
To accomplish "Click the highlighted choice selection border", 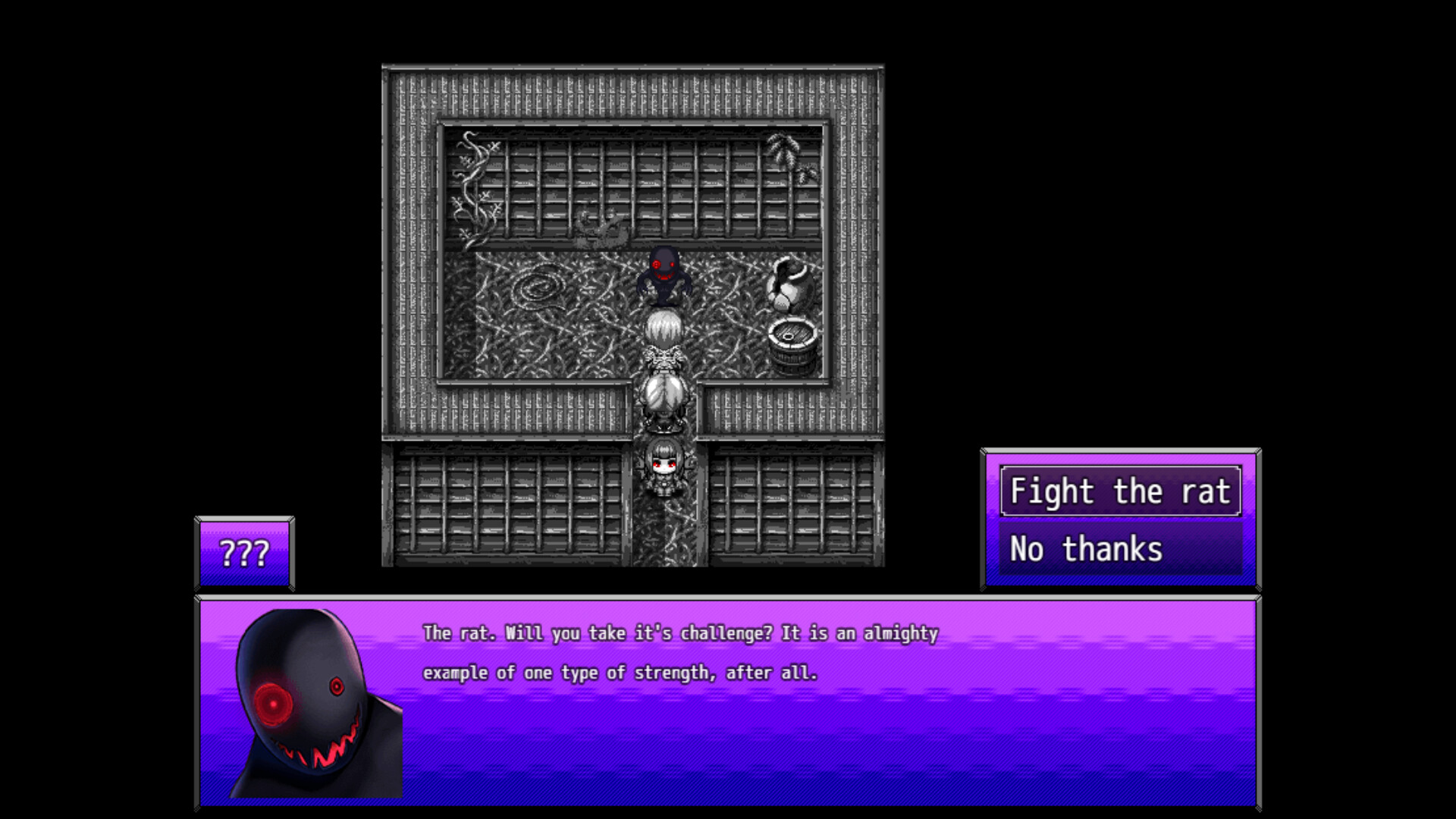I will click(x=1119, y=491).
